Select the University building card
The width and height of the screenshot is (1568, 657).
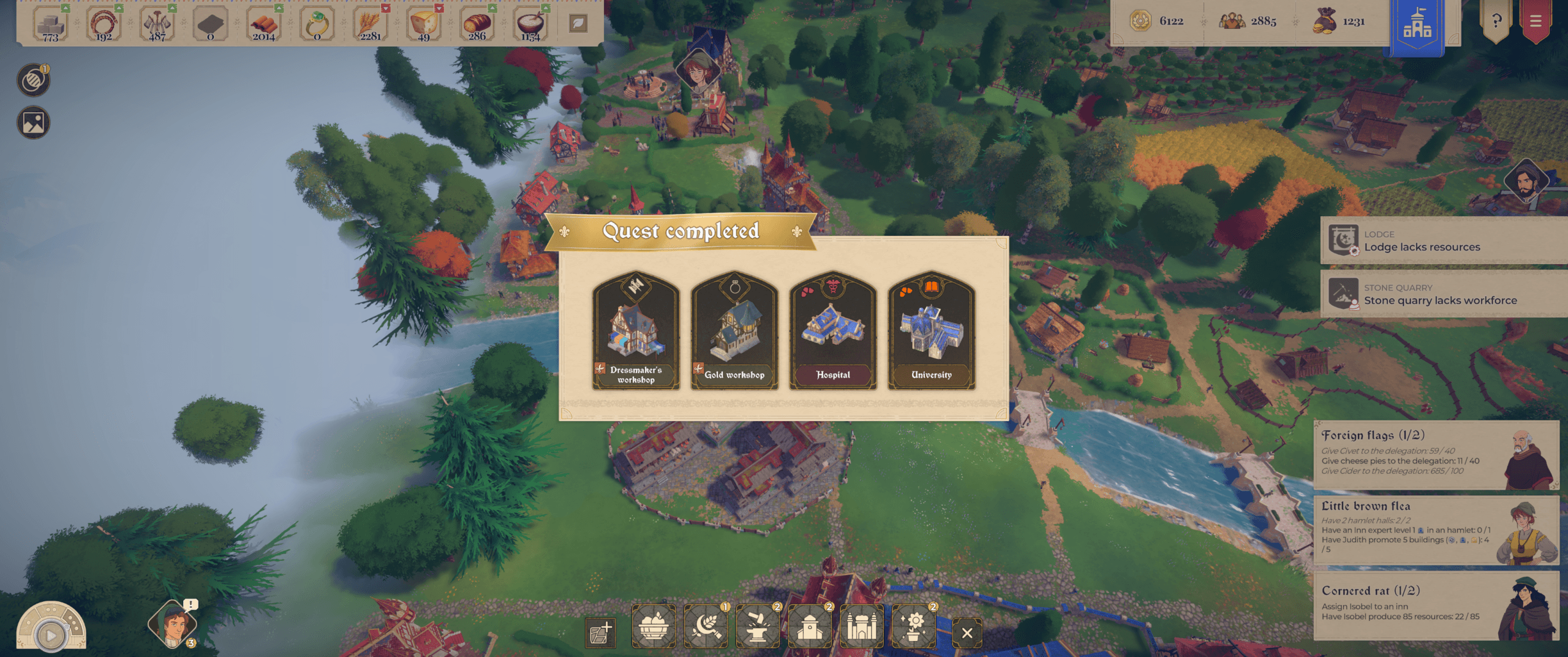pyautogui.click(x=932, y=331)
